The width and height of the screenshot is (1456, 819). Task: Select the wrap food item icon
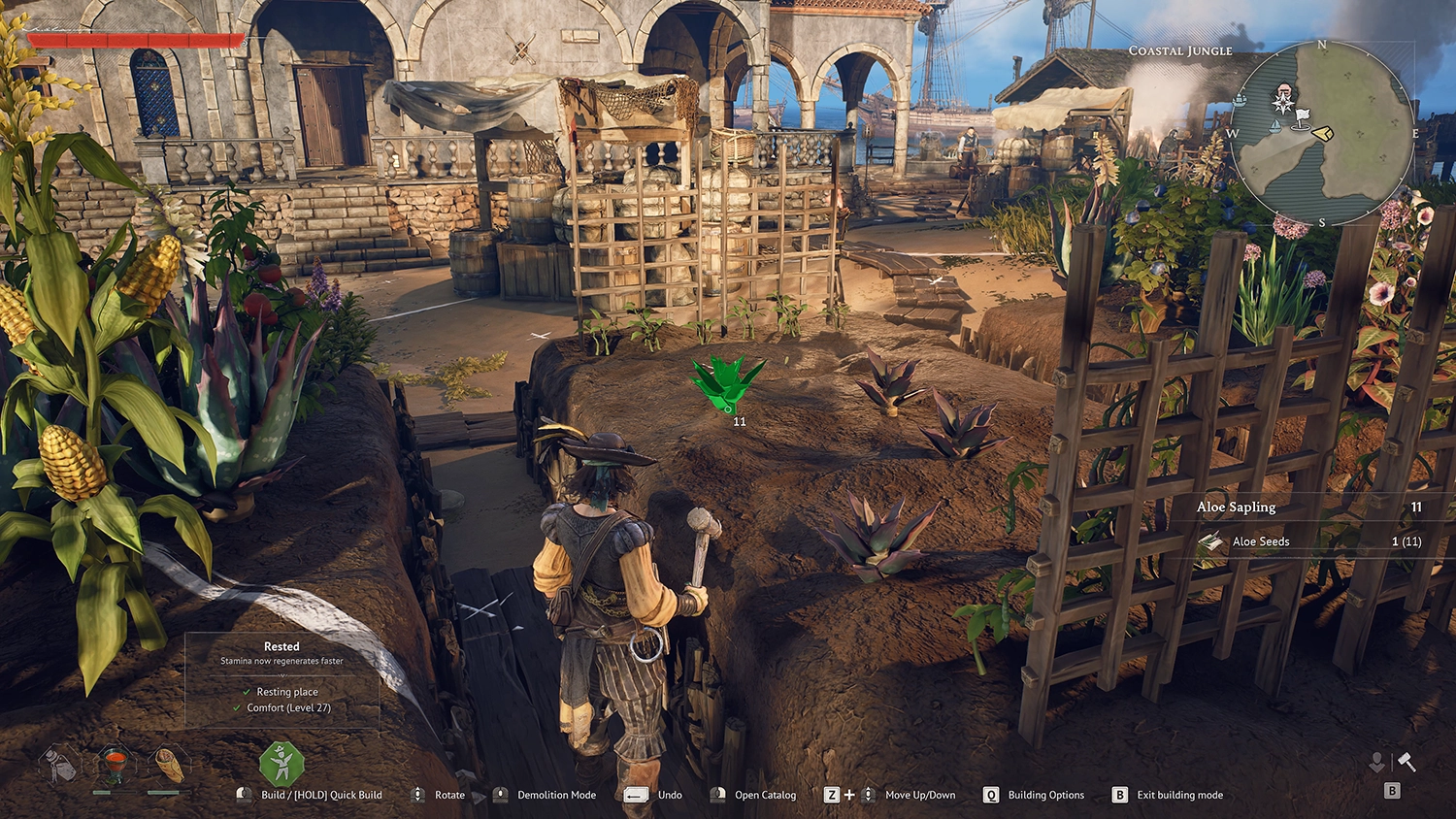[x=169, y=765]
